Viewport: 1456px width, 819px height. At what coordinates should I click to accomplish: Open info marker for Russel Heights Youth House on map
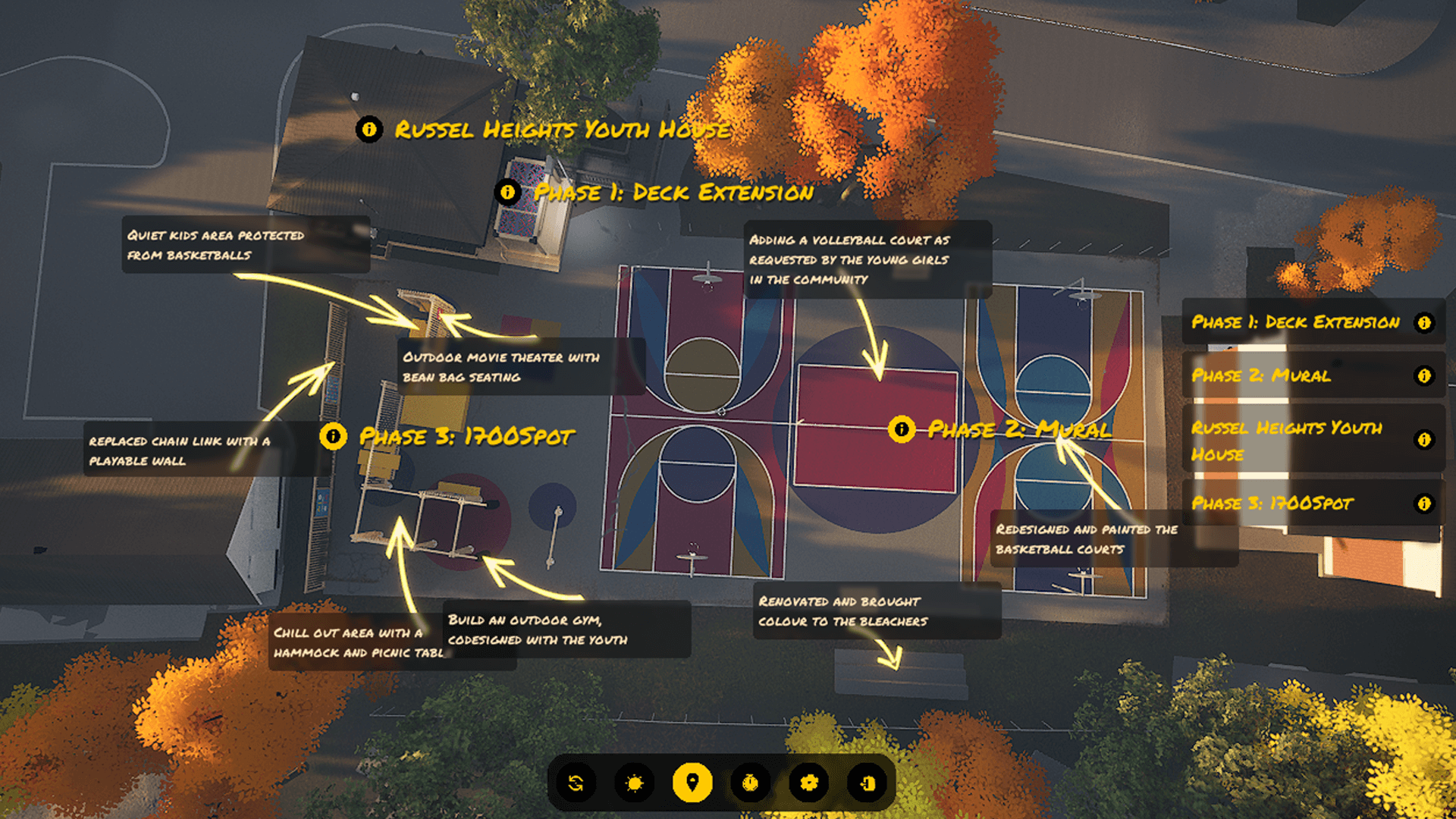(x=369, y=130)
